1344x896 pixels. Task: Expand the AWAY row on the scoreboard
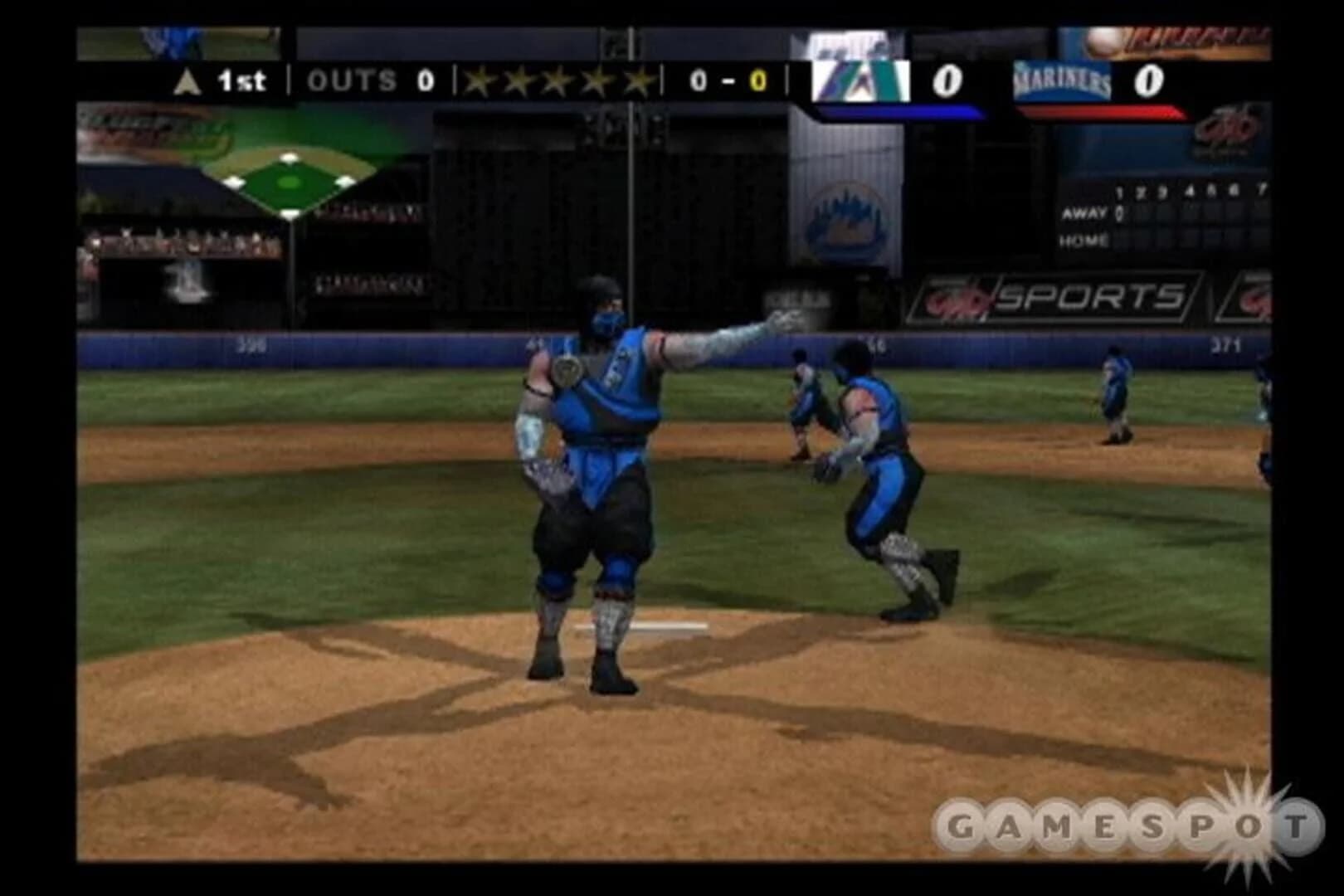coord(1083,214)
